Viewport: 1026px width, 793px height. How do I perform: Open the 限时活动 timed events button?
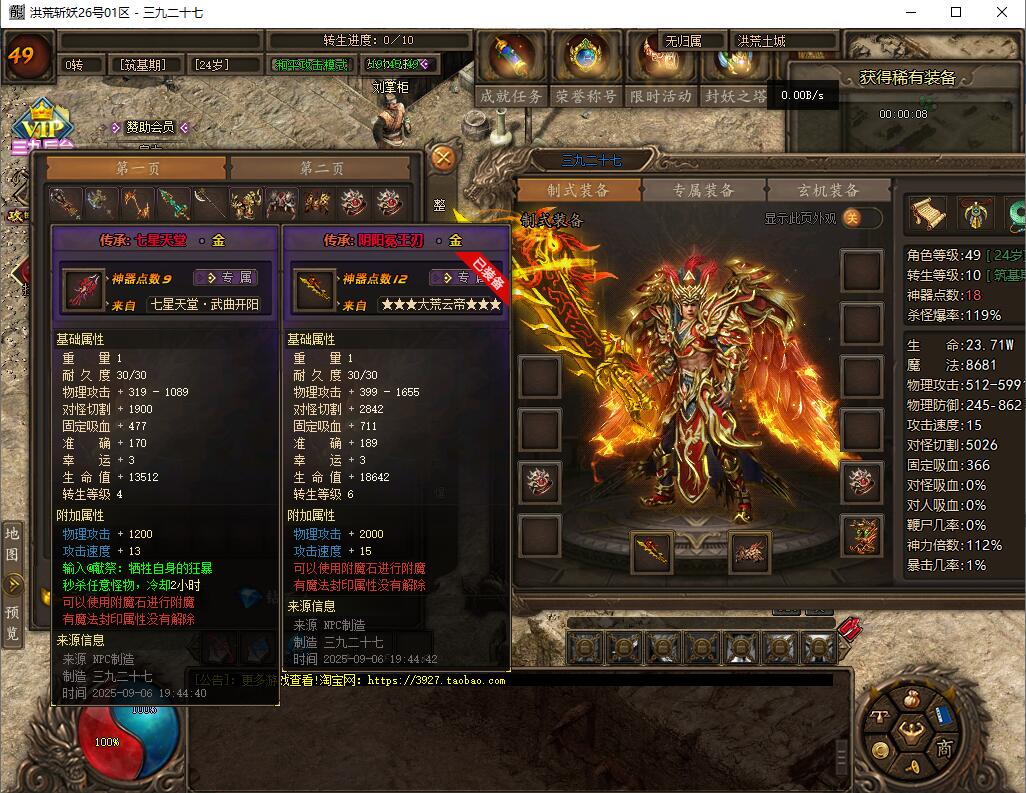click(660, 96)
